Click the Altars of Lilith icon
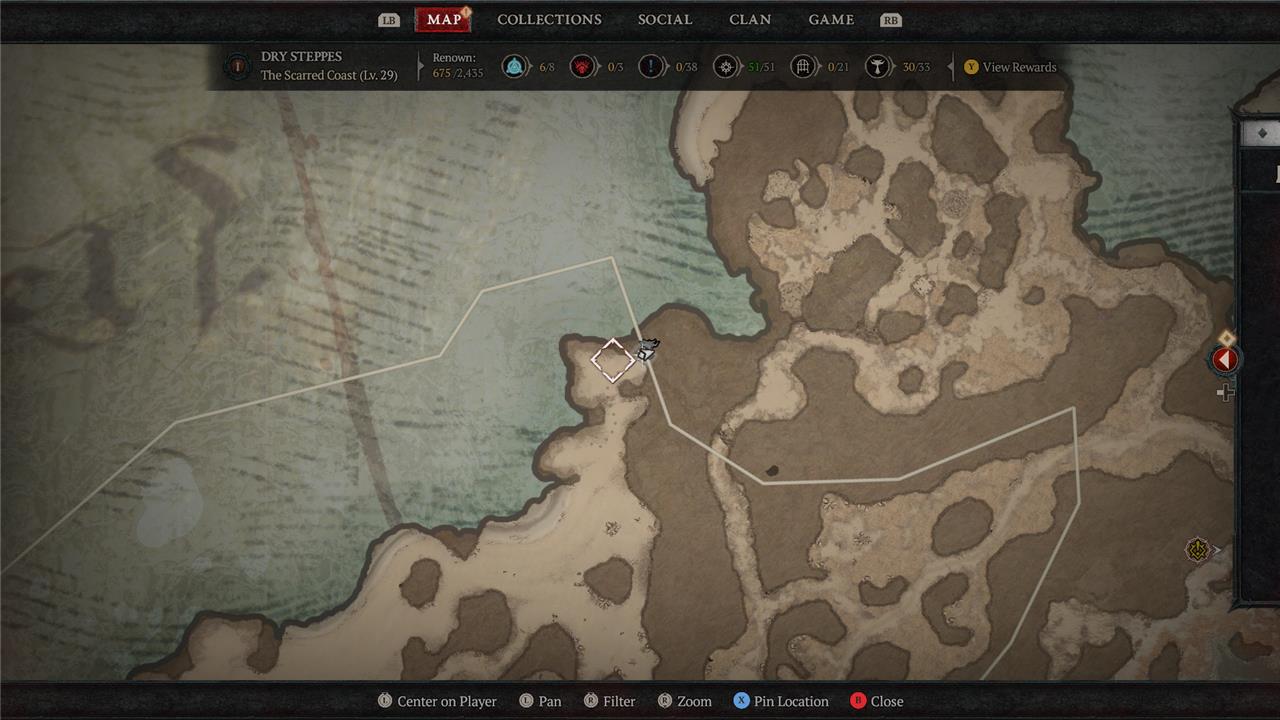This screenshot has height=720, width=1280. point(877,67)
